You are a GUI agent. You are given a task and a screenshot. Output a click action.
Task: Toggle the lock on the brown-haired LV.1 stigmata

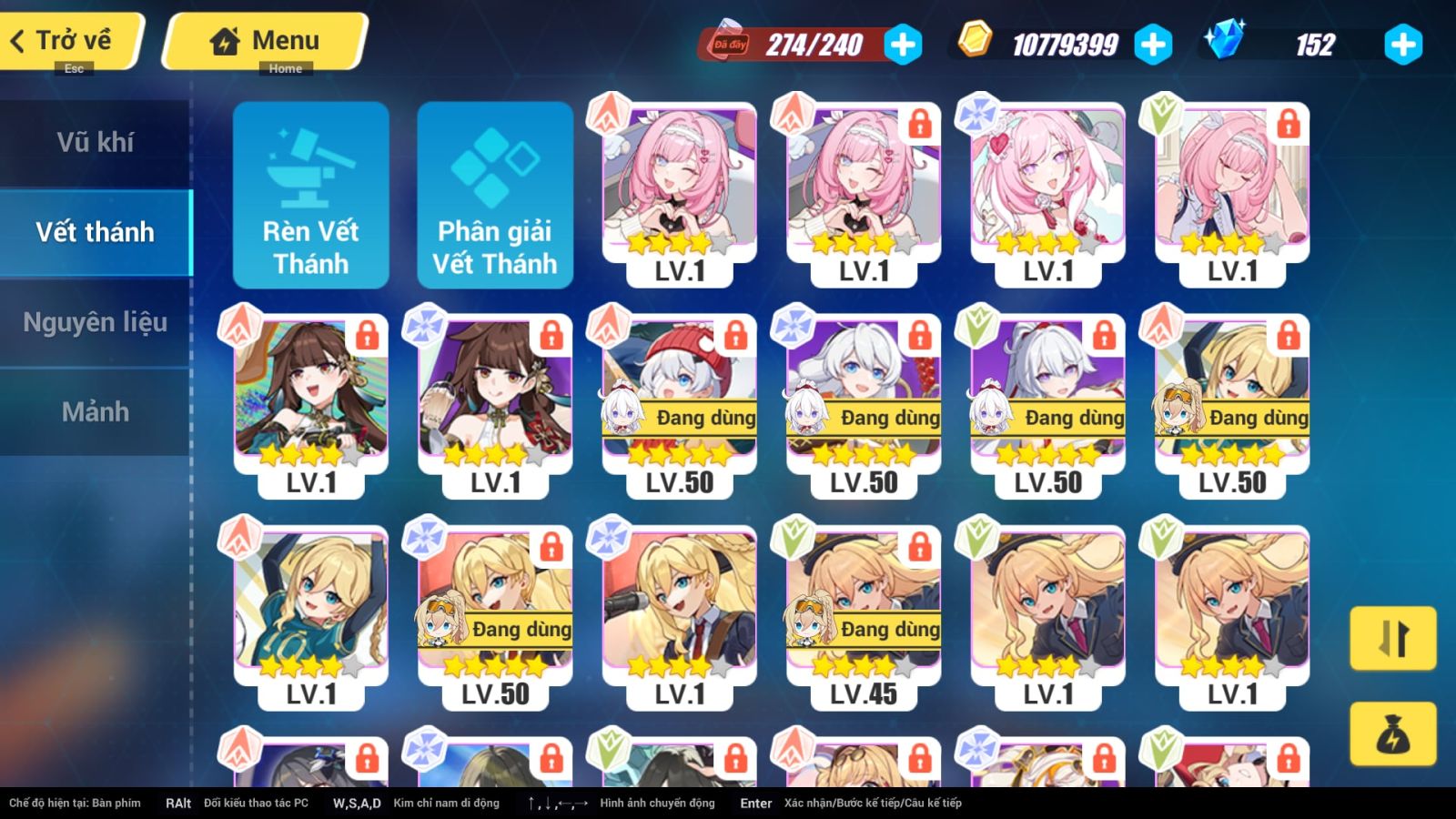click(368, 336)
